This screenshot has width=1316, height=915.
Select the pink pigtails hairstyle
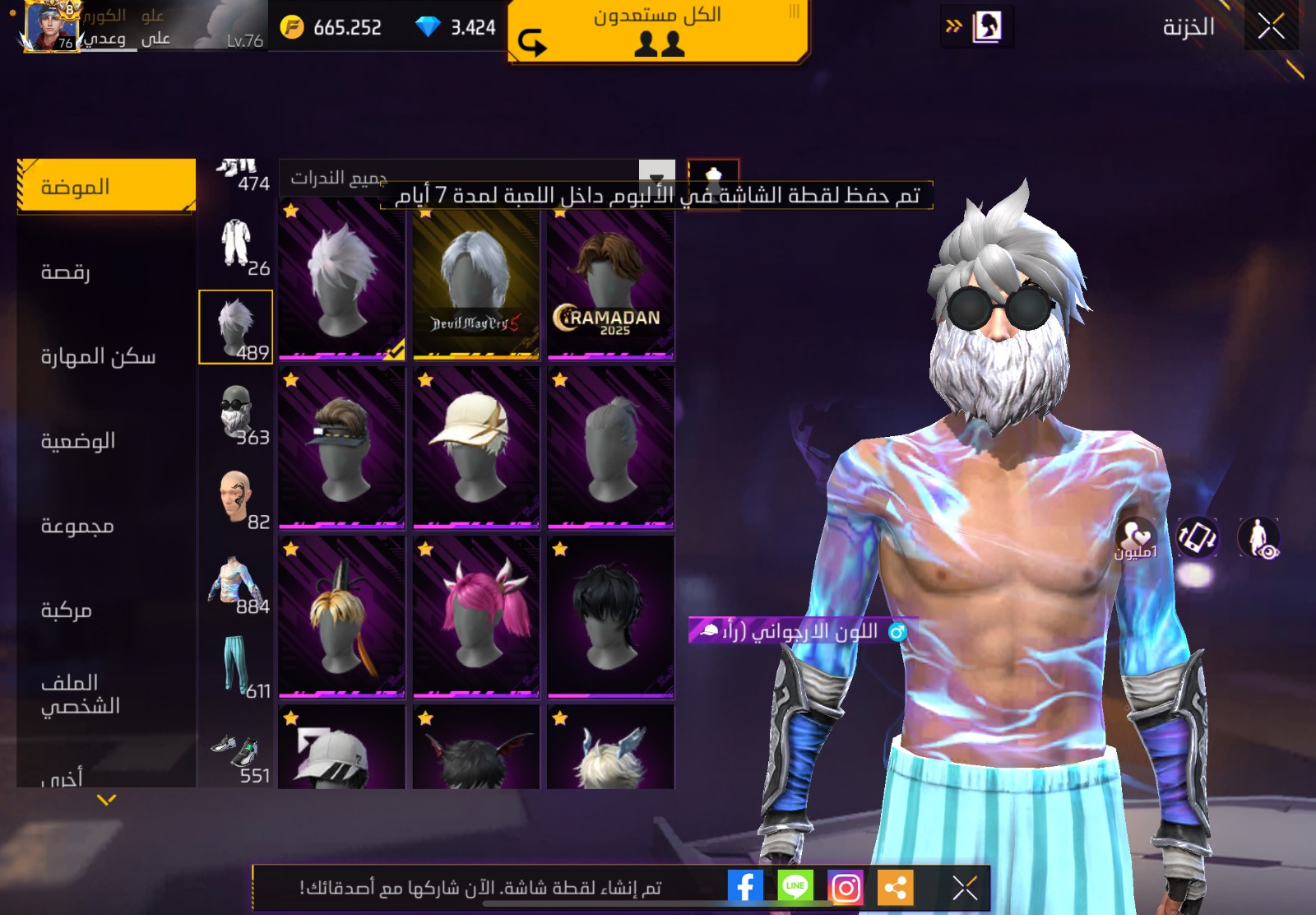point(476,617)
